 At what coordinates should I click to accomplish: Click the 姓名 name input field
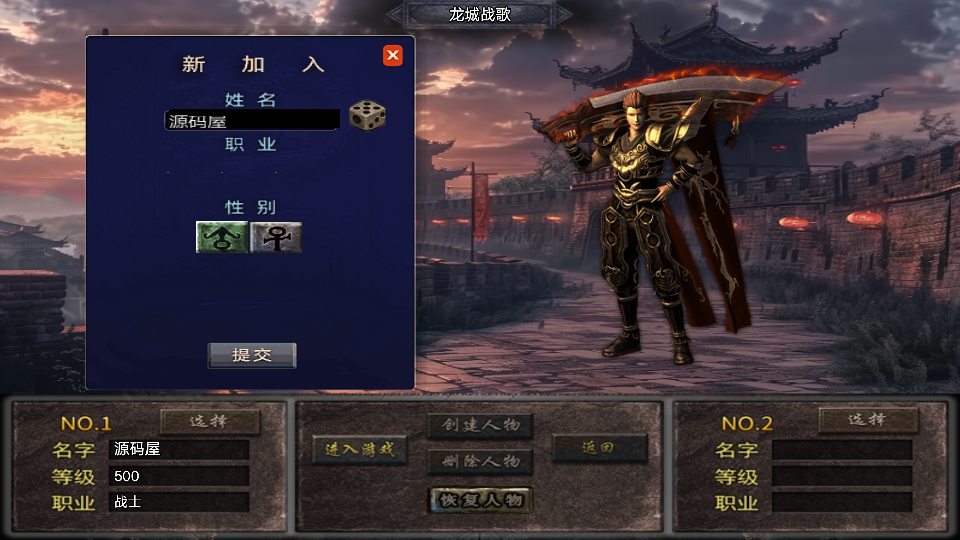tap(252, 121)
